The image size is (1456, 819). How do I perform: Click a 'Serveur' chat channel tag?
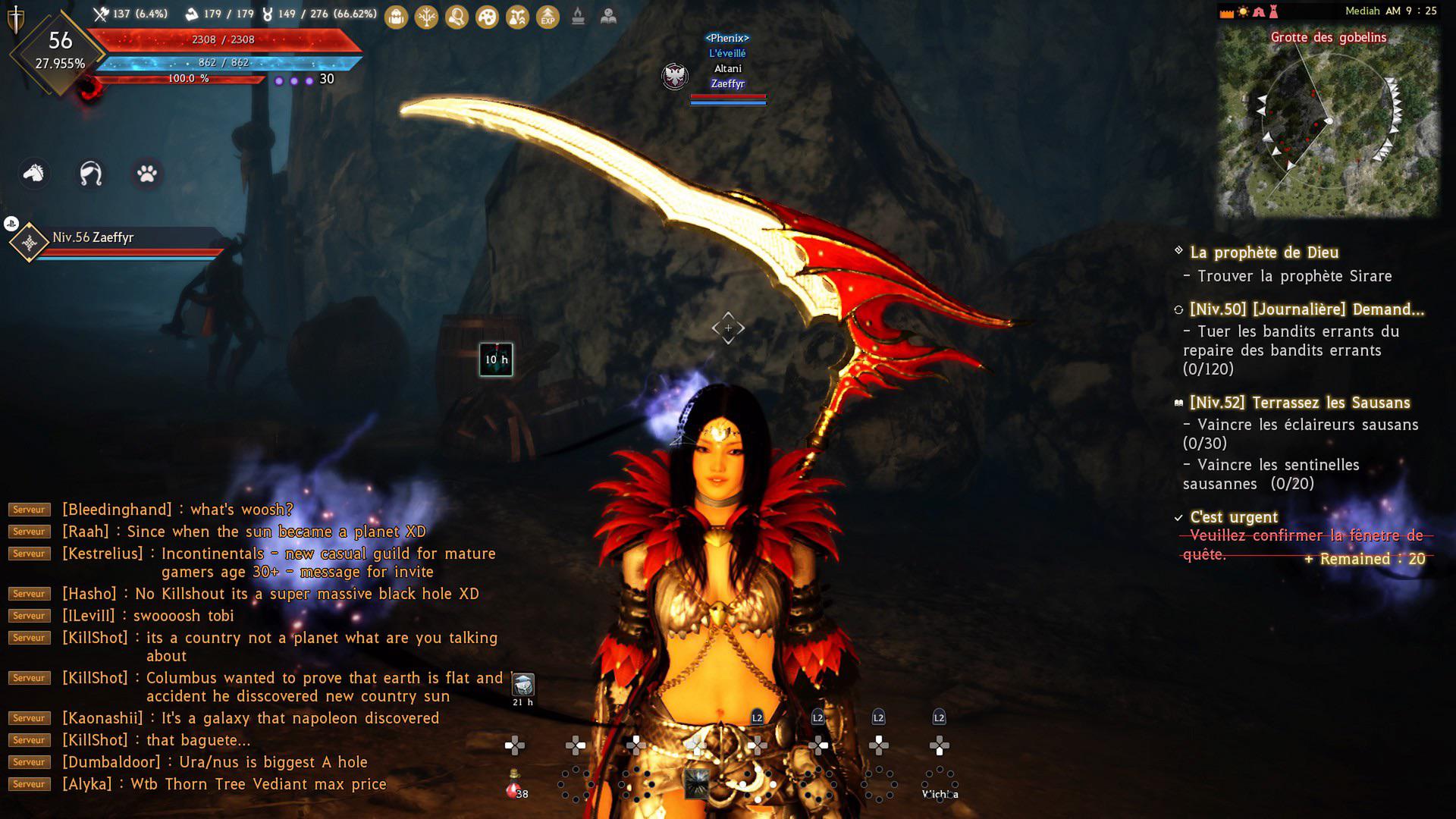point(28,510)
